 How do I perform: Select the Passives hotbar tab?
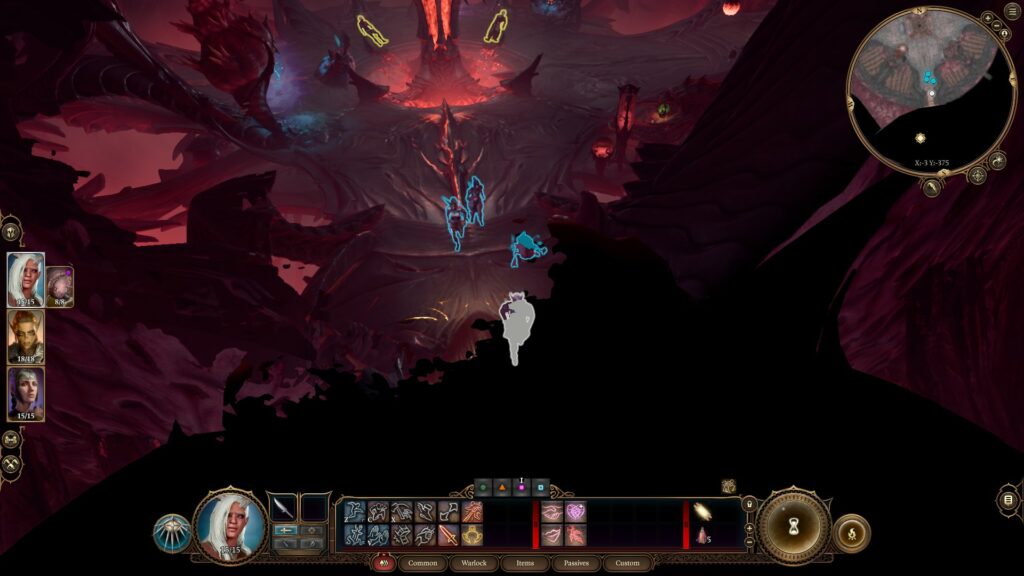pyautogui.click(x=576, y=563)
